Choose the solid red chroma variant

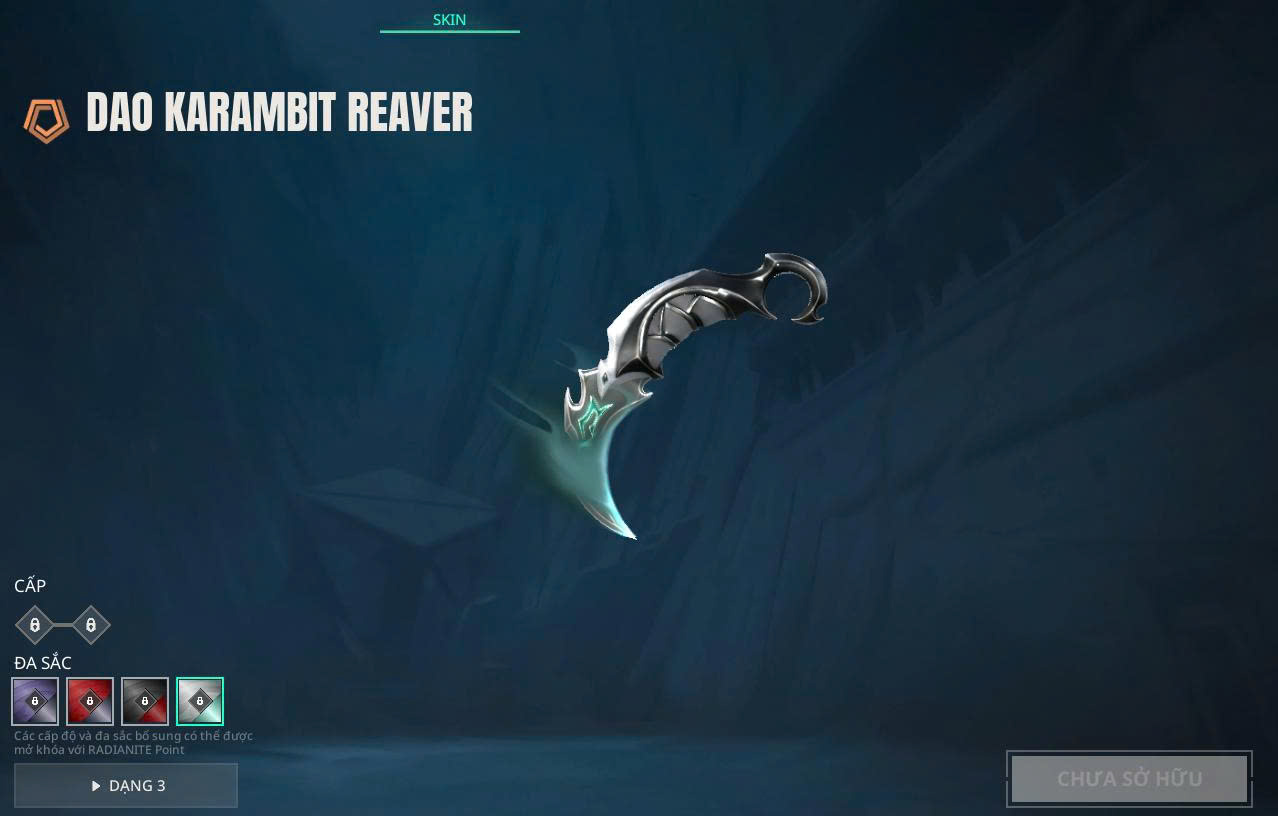[x=90, y=701]
